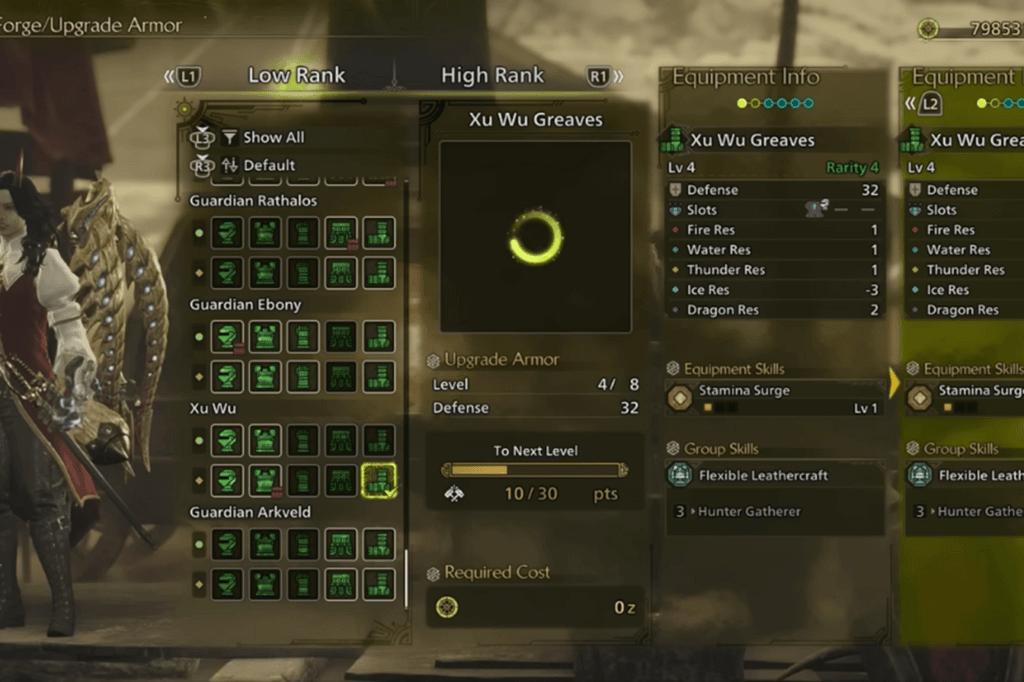Image resolution: width=1024 pixels, height=682 pixels.
Task: Select Xu Wu helm in the diamond-marked row
Action: pos(228,480)
